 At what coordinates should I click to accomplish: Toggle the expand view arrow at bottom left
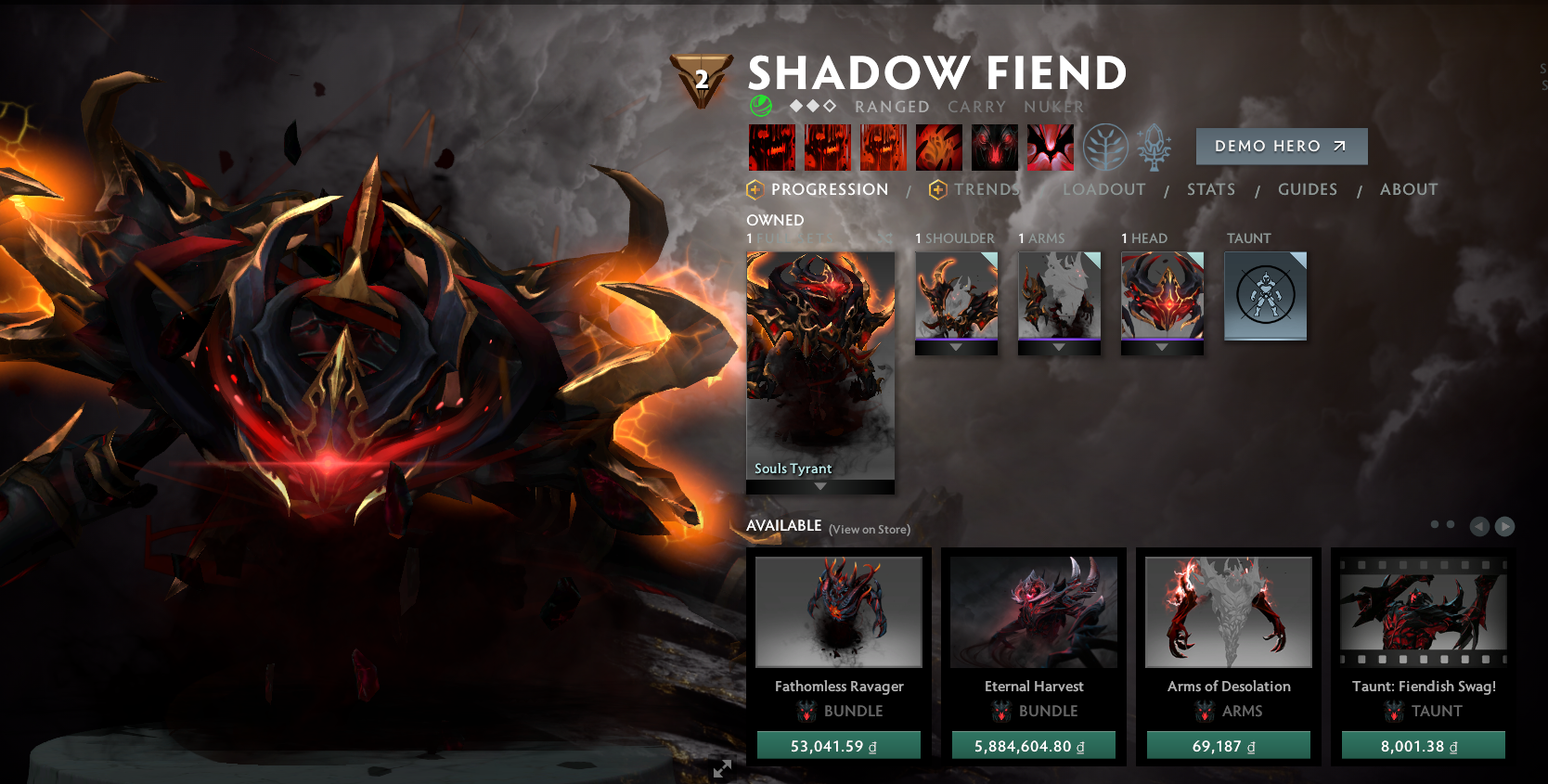click(723, 768)
